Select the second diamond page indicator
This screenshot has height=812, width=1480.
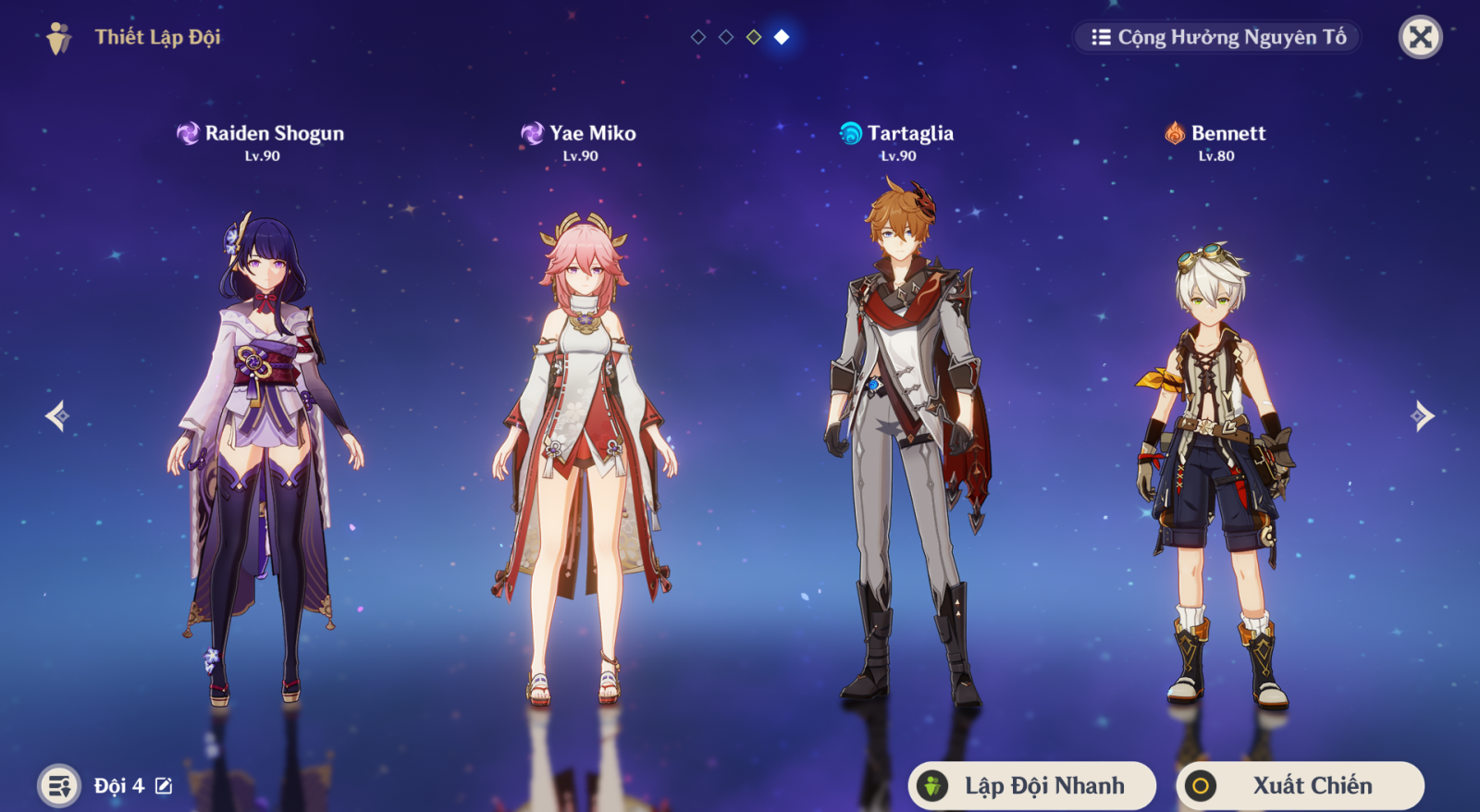tap(724, 38)
